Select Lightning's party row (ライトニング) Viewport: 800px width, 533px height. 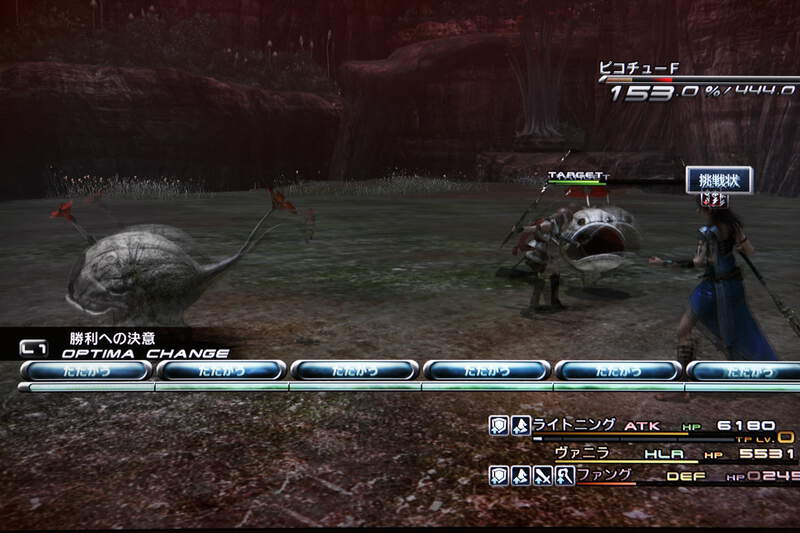(573, 425)
